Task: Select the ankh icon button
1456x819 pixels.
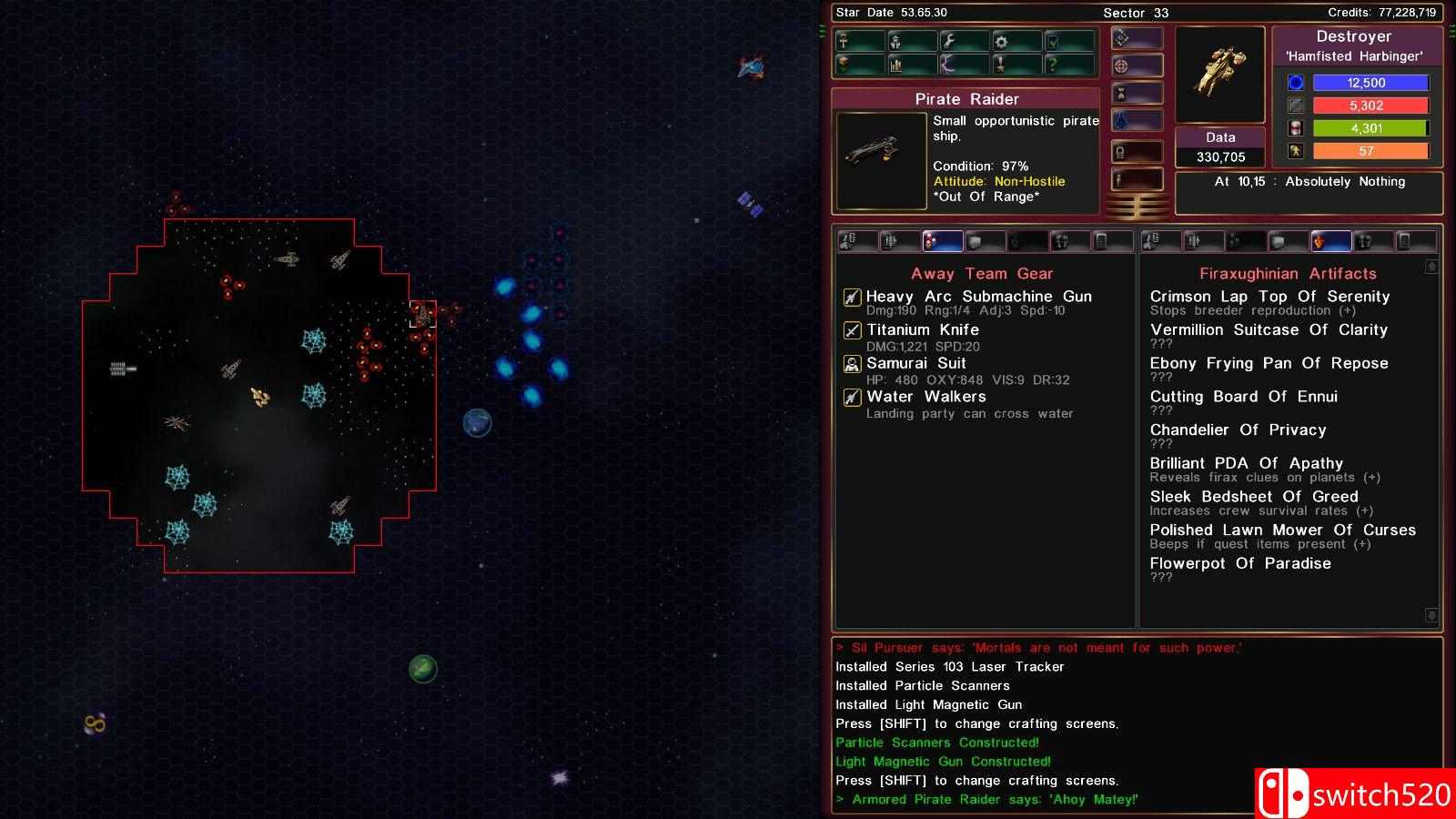Action: coord(860,41)
